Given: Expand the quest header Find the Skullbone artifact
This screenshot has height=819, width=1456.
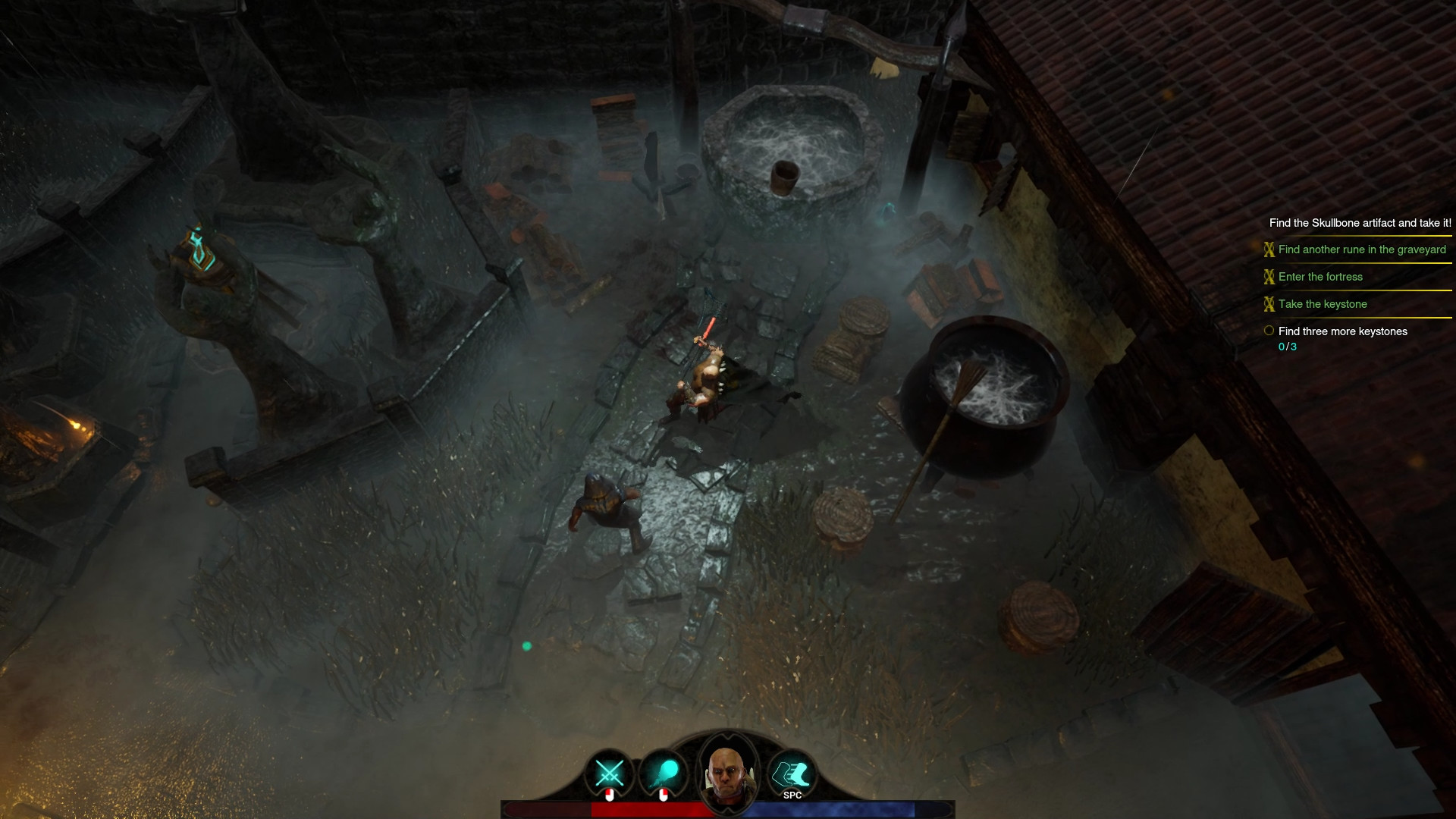Looking at the screenshot, I should (x=1360, y=223).
